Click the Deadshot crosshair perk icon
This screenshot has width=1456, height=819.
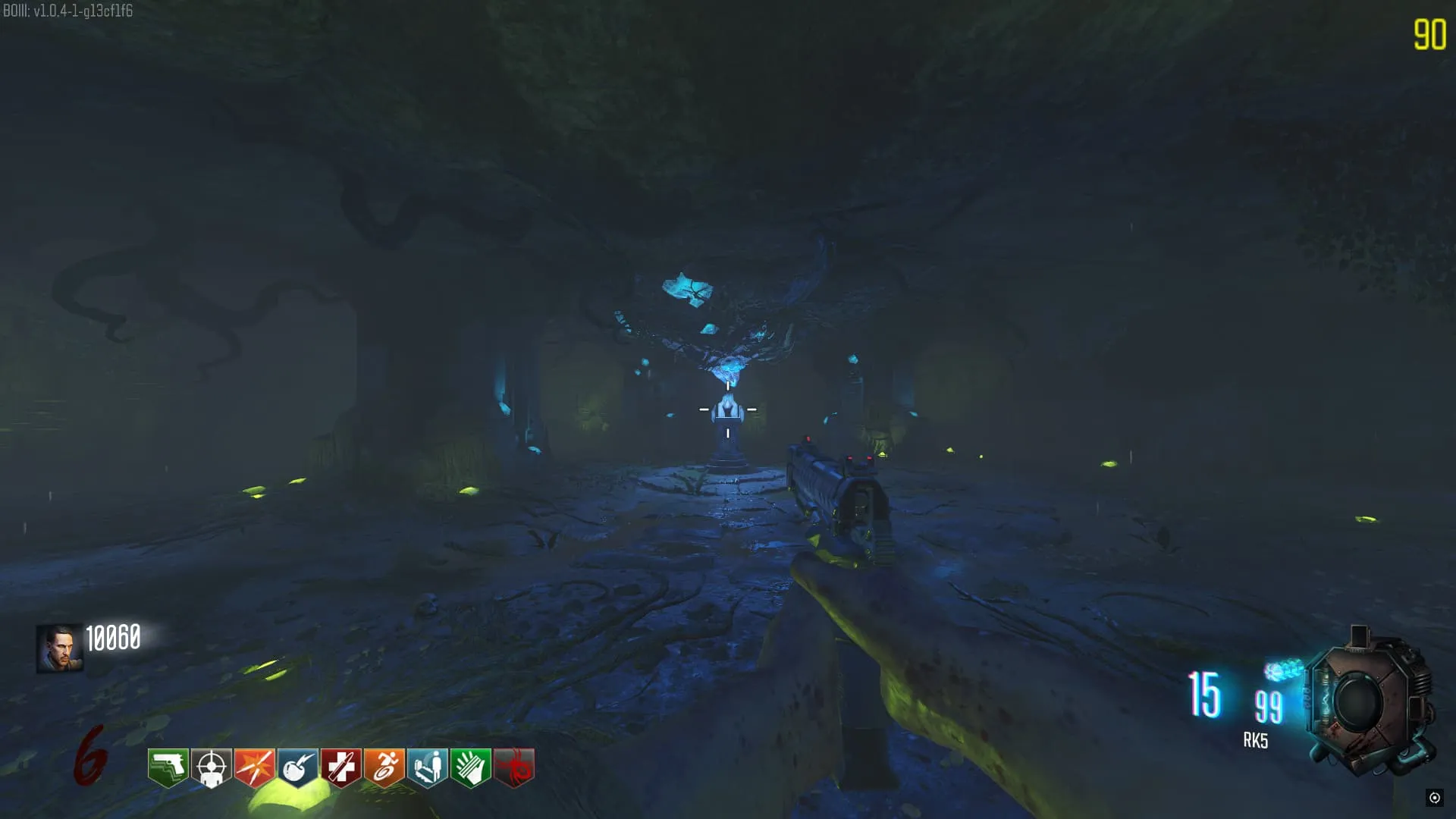click(212, 767)
